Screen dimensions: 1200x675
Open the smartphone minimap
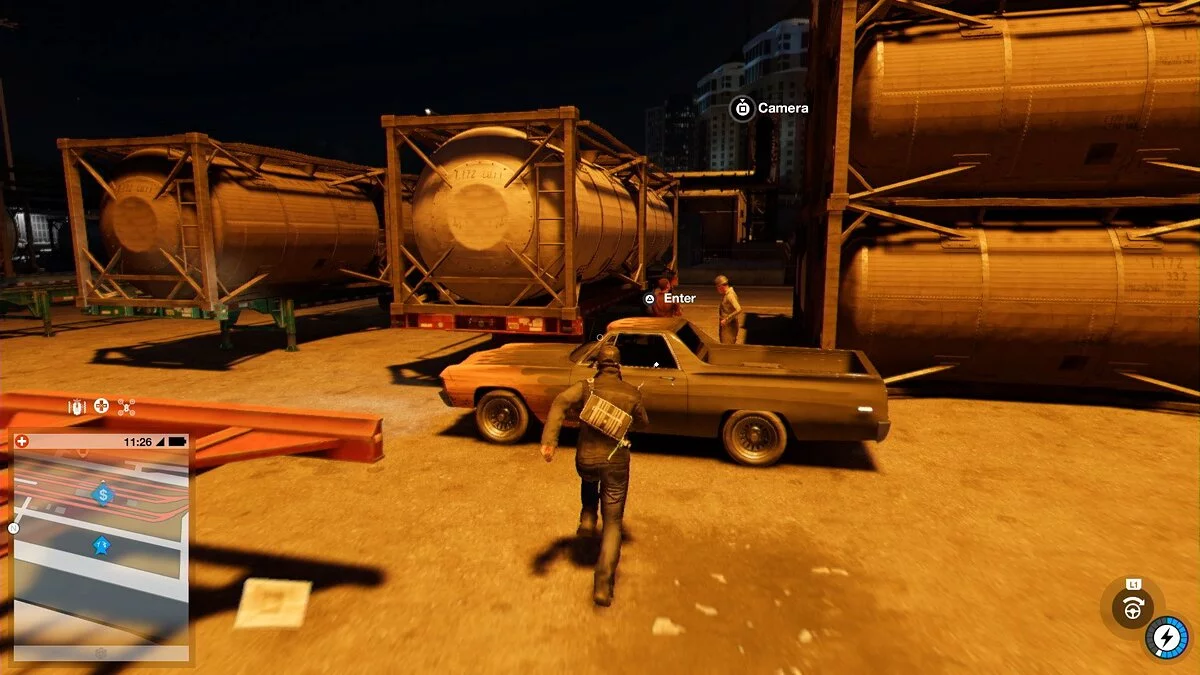pyautogui.click(x=100, y=545)
